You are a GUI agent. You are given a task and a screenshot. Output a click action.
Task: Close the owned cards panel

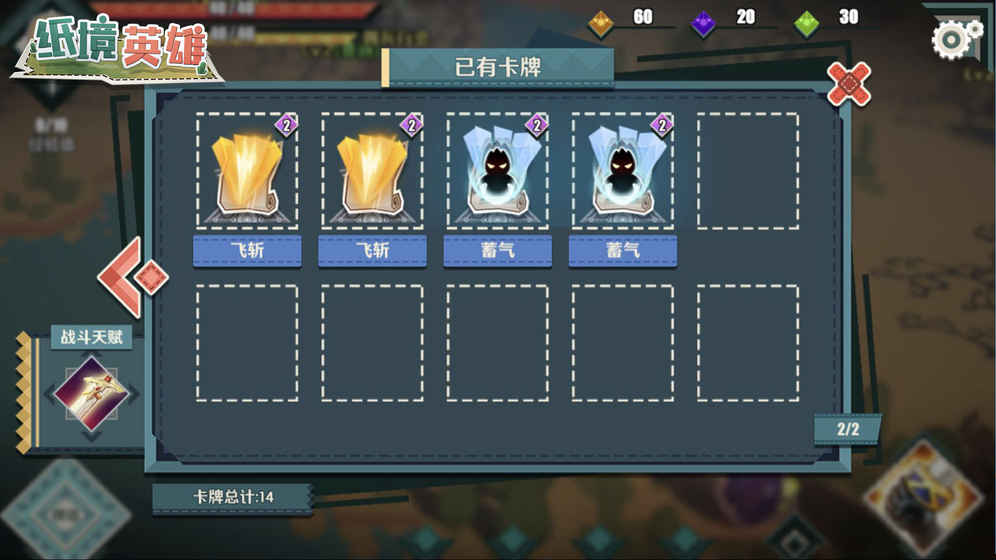pos(849,83)
